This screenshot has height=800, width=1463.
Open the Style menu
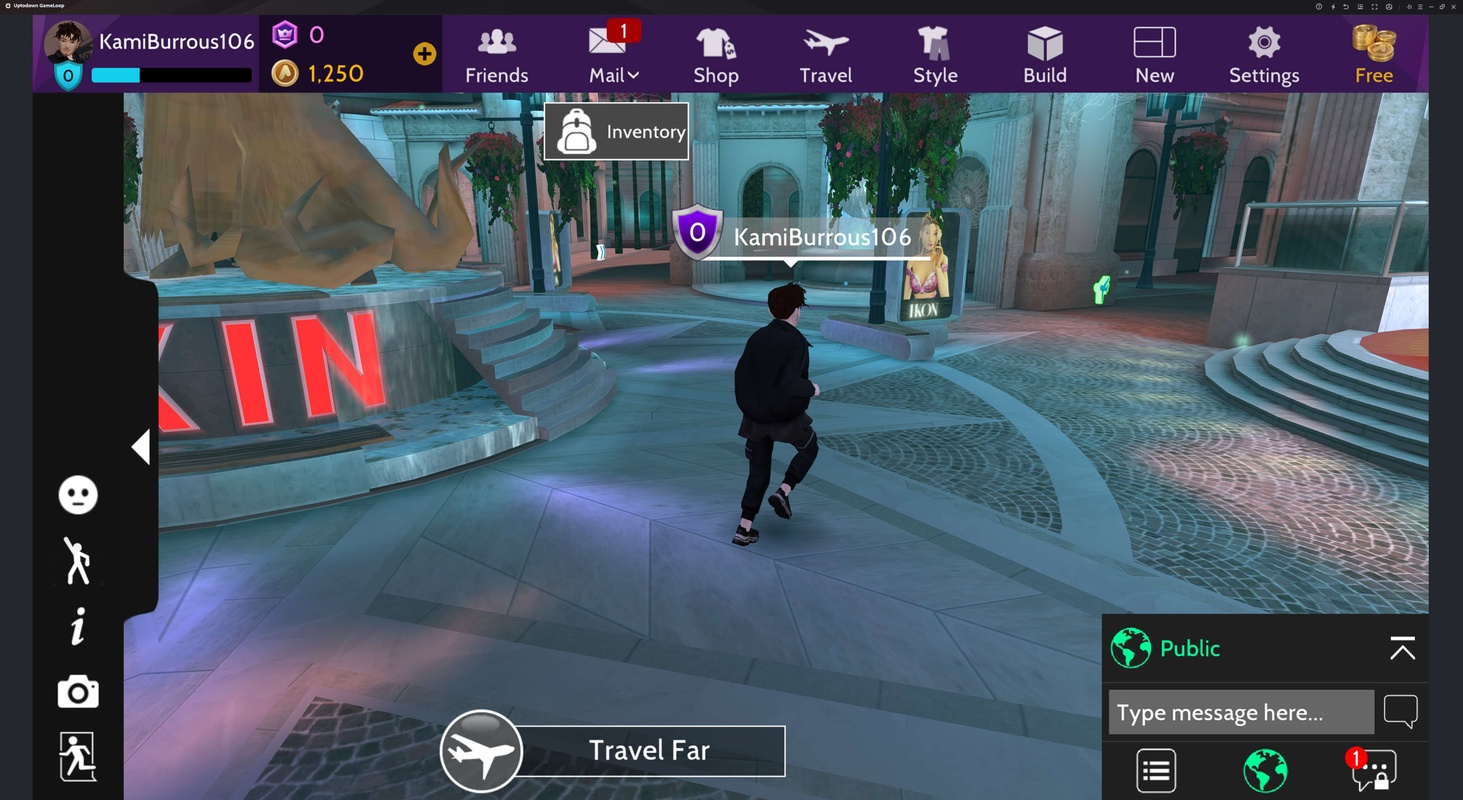coord(935,55)
